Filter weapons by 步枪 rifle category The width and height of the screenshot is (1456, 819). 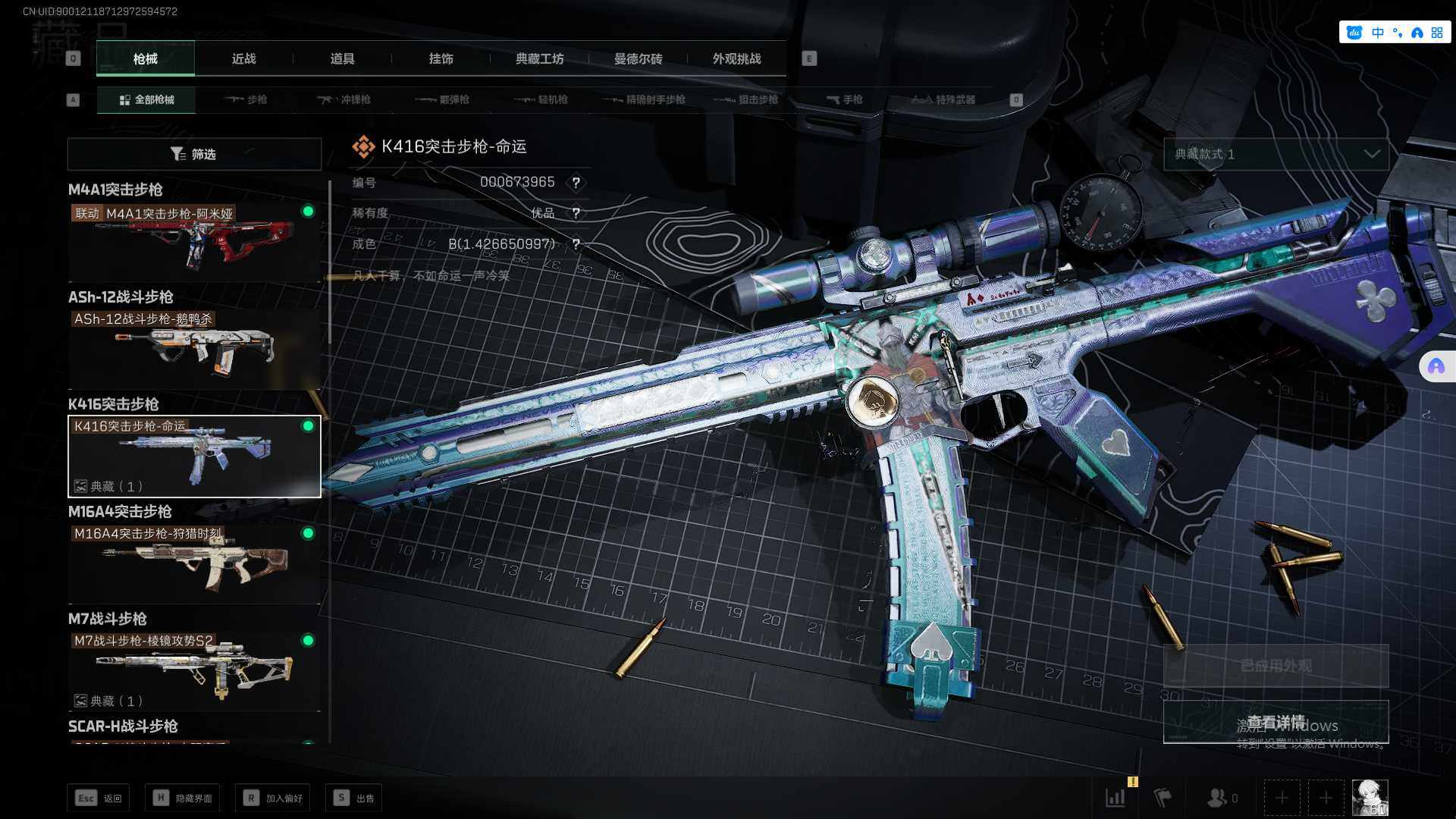pyautogui.click(x=246, y=99)
